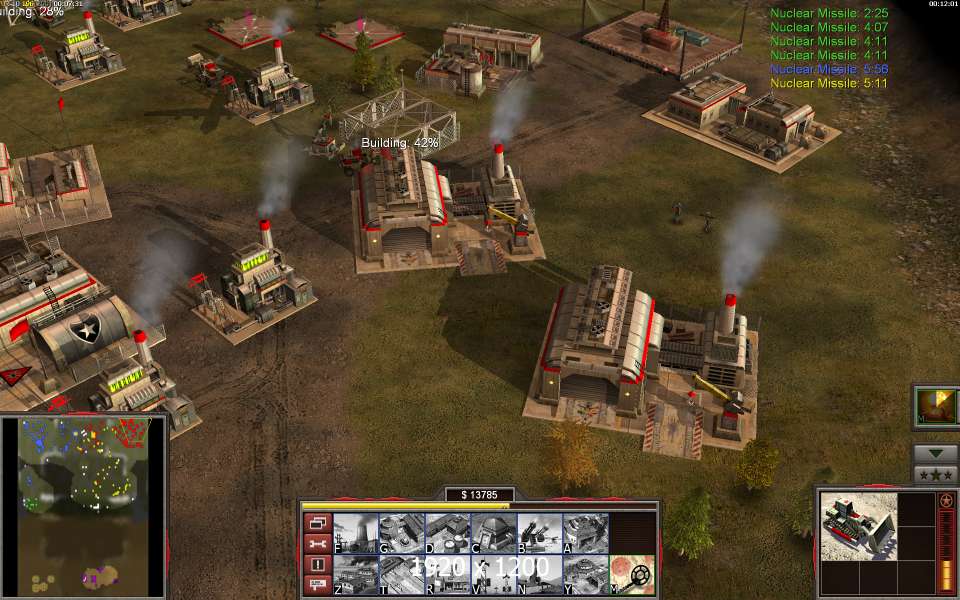Screen dimensions: 960x600
Task: Select the airfield build icon labeled Z
Action: coord(355,575)
